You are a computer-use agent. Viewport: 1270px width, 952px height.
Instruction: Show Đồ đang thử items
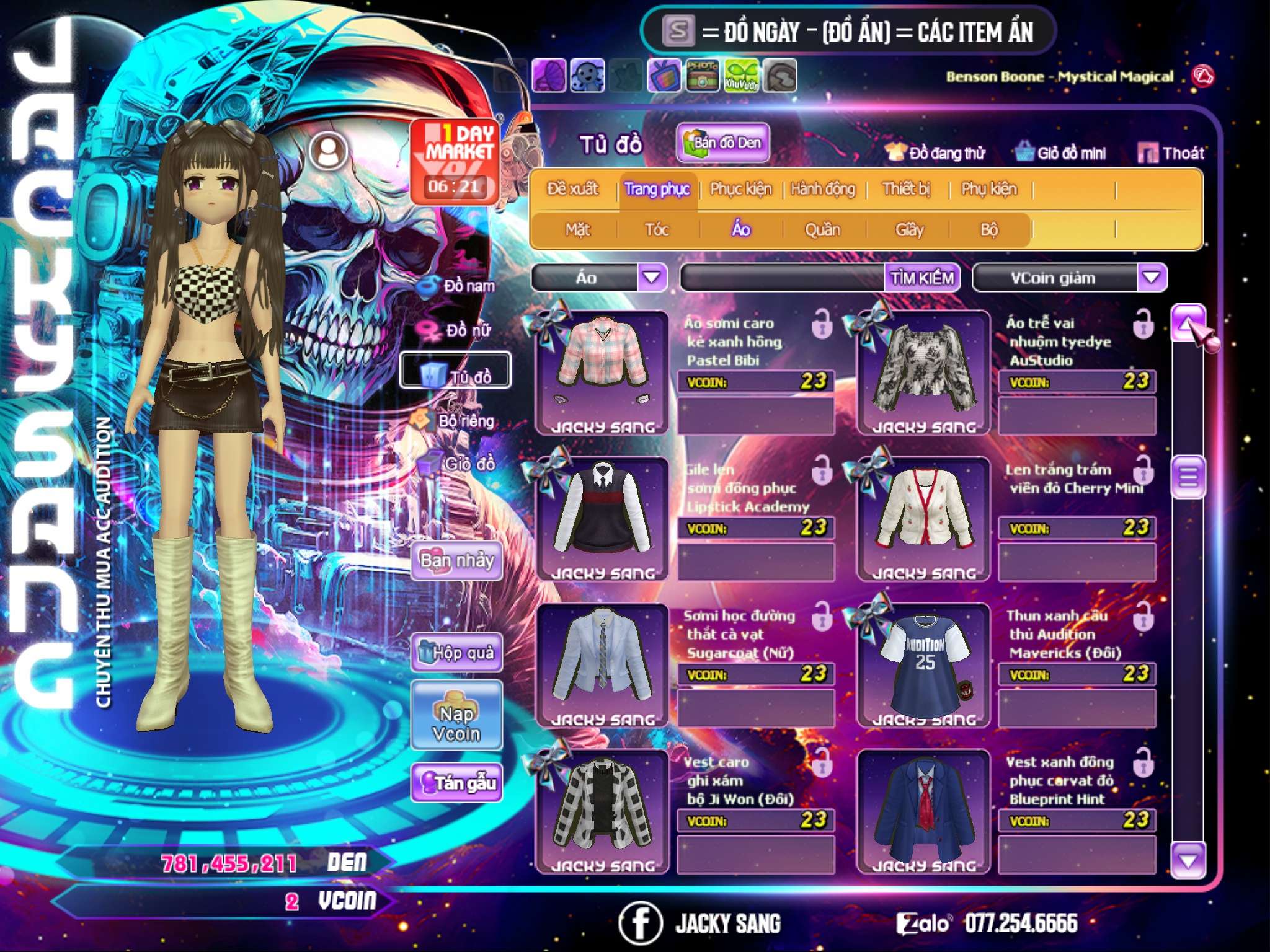pos(936,153)
